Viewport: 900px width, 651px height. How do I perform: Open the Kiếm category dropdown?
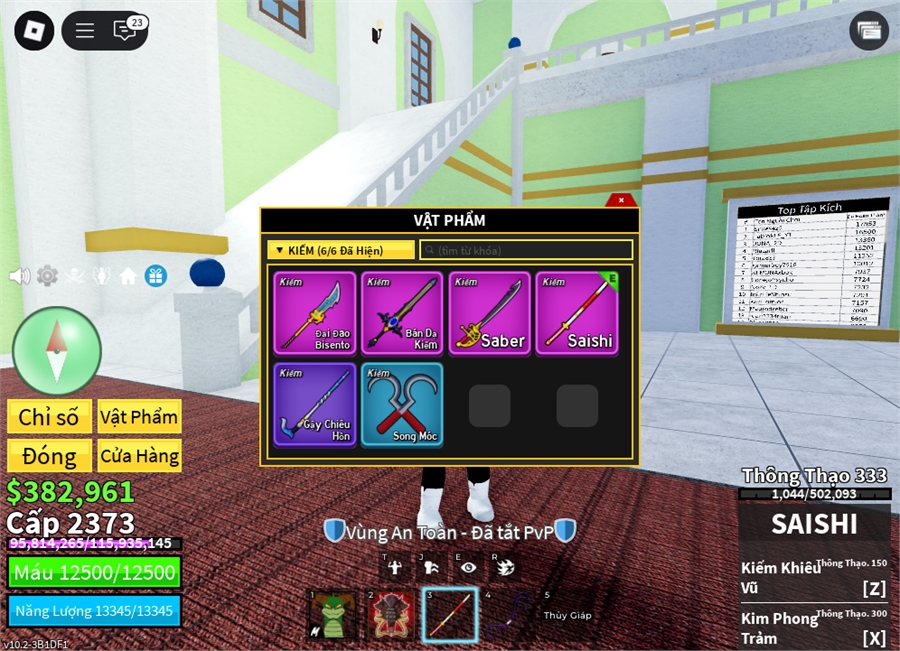(340, 250)
